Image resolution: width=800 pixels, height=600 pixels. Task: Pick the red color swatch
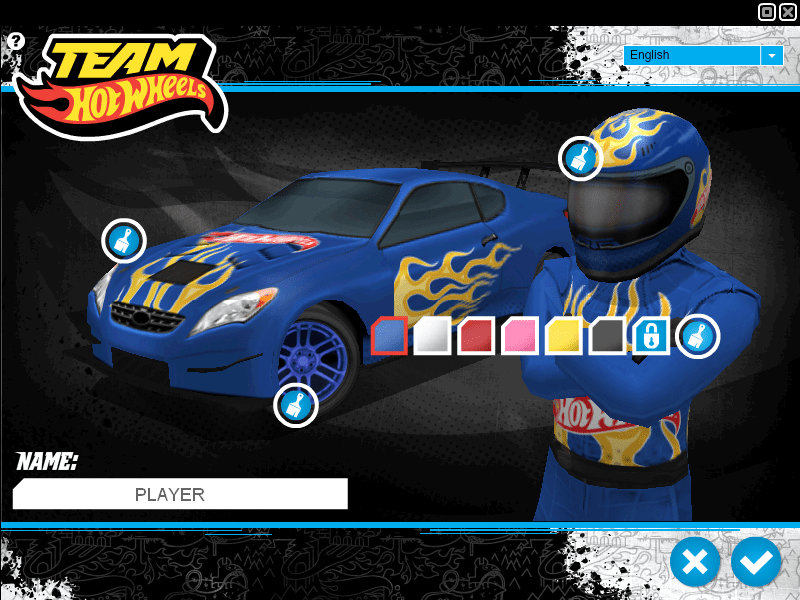[477, 336]
